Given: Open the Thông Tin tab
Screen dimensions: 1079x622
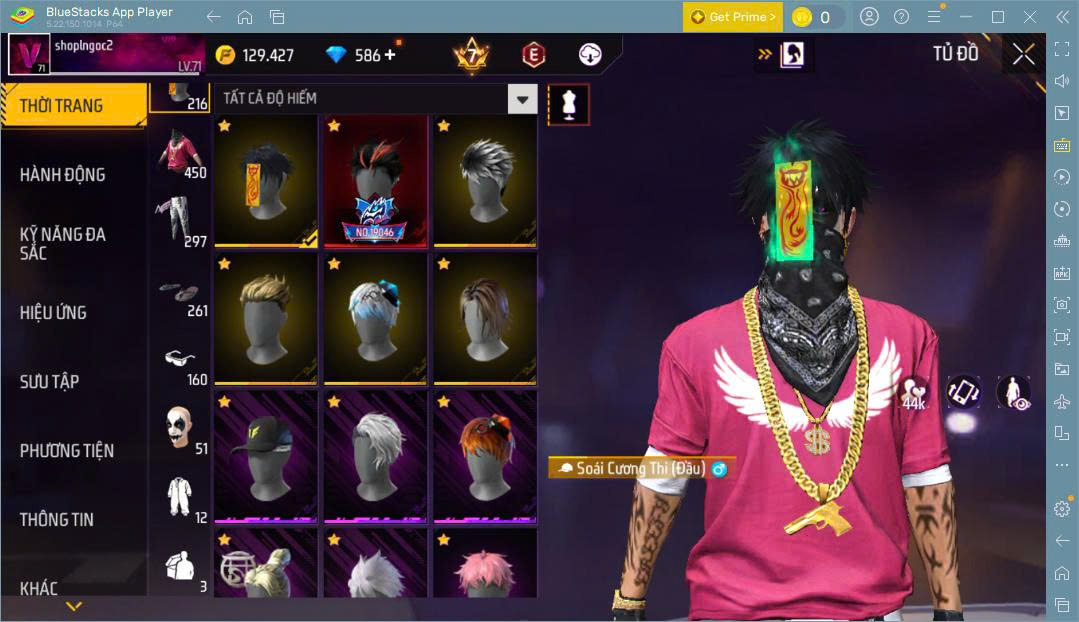Looking at the screenshot, I should pos(57,519).
